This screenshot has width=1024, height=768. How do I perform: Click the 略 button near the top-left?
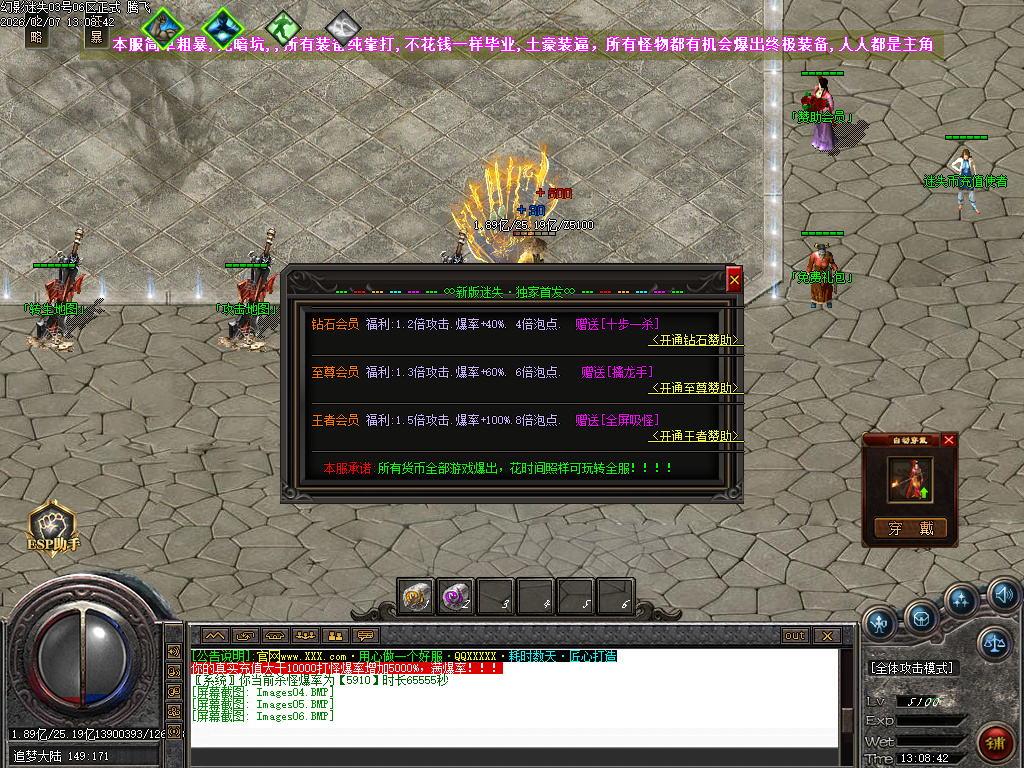[x=37, y=37]
